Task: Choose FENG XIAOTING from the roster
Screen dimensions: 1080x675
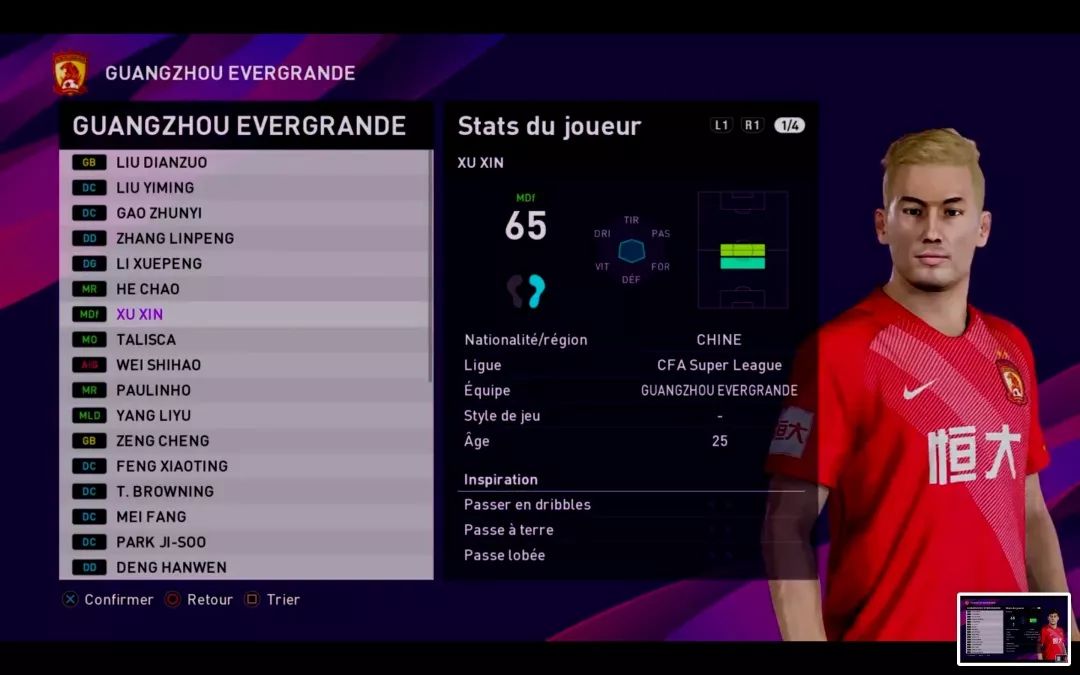Action: pos(245,466)
